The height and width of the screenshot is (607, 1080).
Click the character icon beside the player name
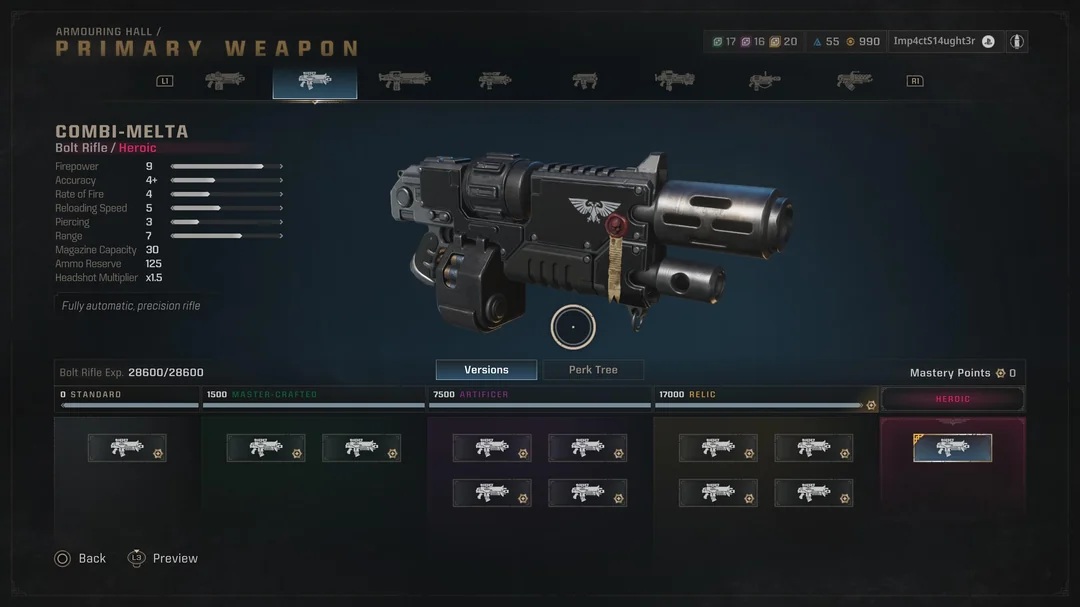click(x=1017, y=41)
